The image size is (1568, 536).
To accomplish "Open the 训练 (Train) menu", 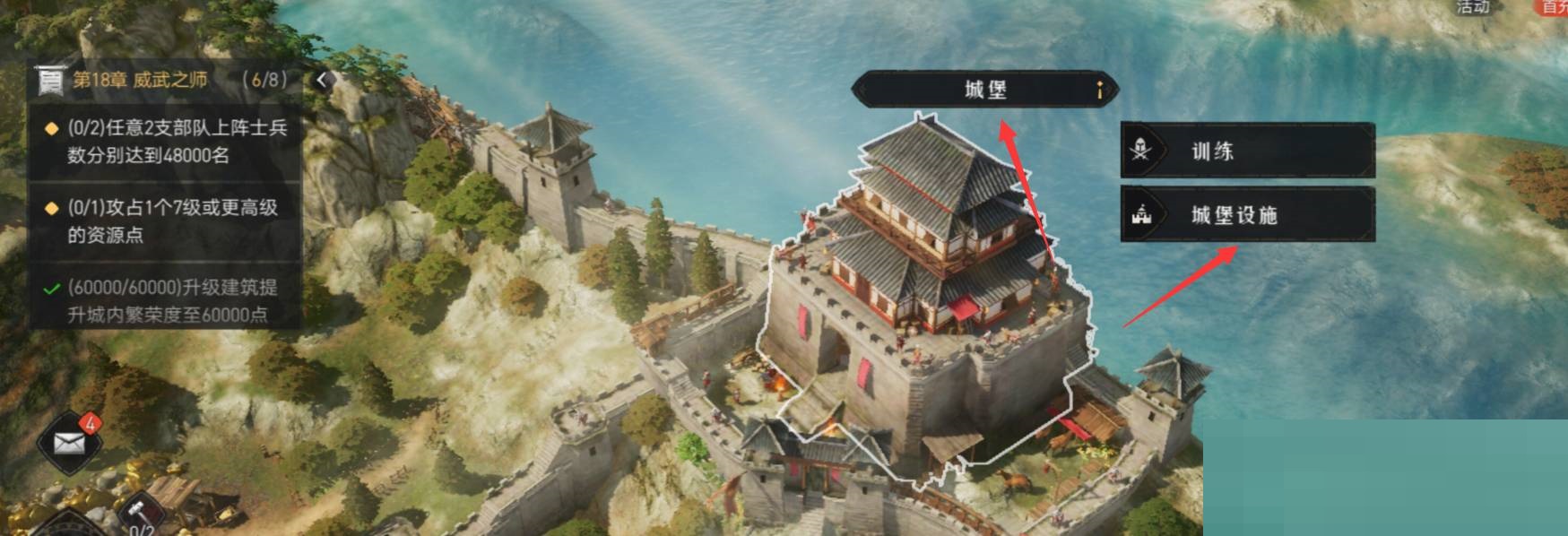I will (1246, 151).
